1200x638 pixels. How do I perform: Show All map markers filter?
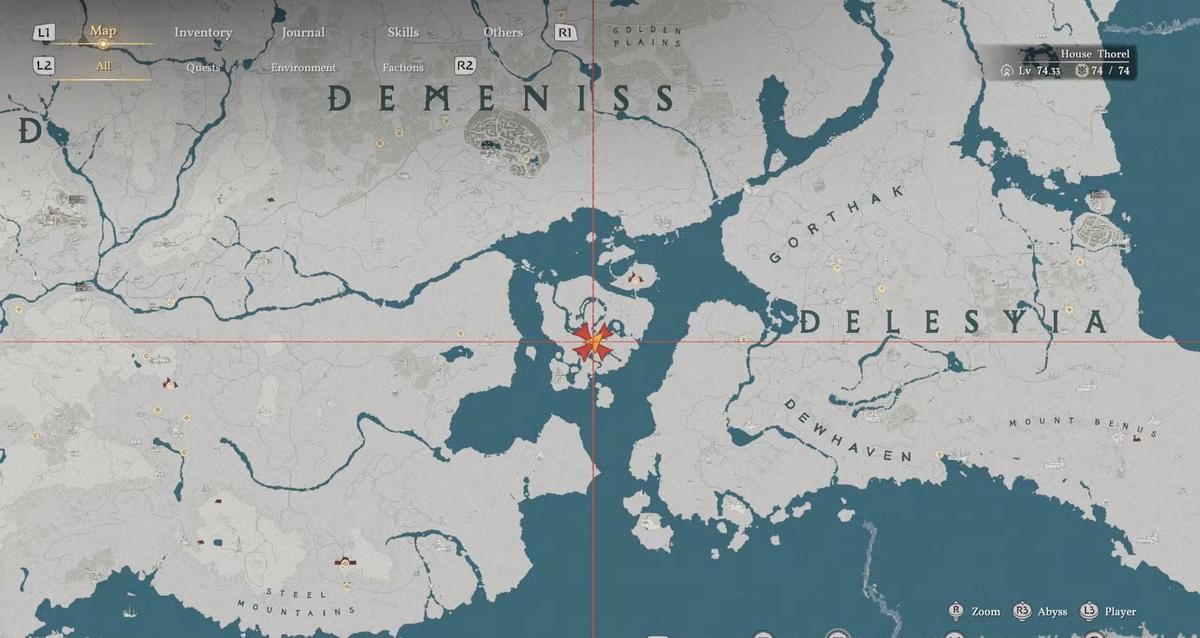(103, 67)
